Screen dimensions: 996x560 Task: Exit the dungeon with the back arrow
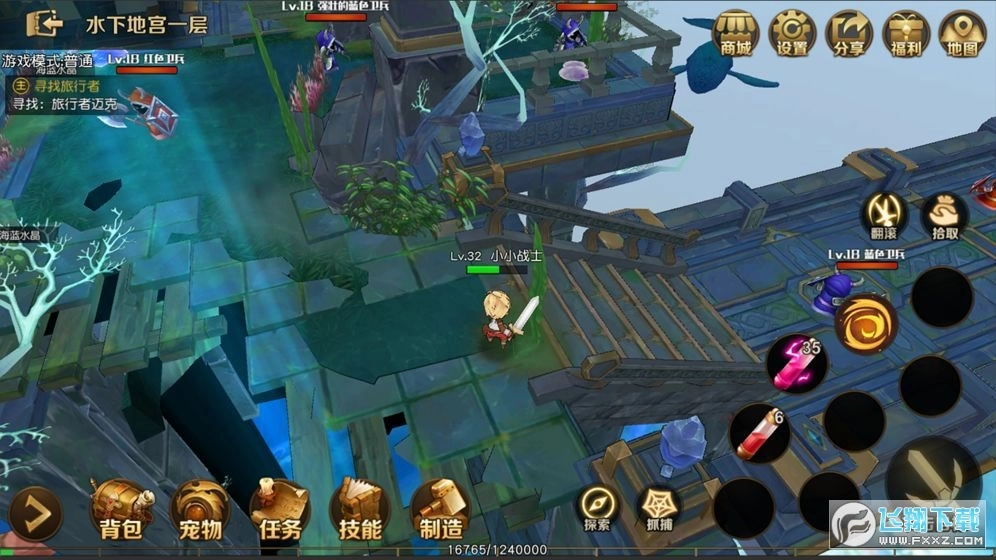tap(45, 23)
